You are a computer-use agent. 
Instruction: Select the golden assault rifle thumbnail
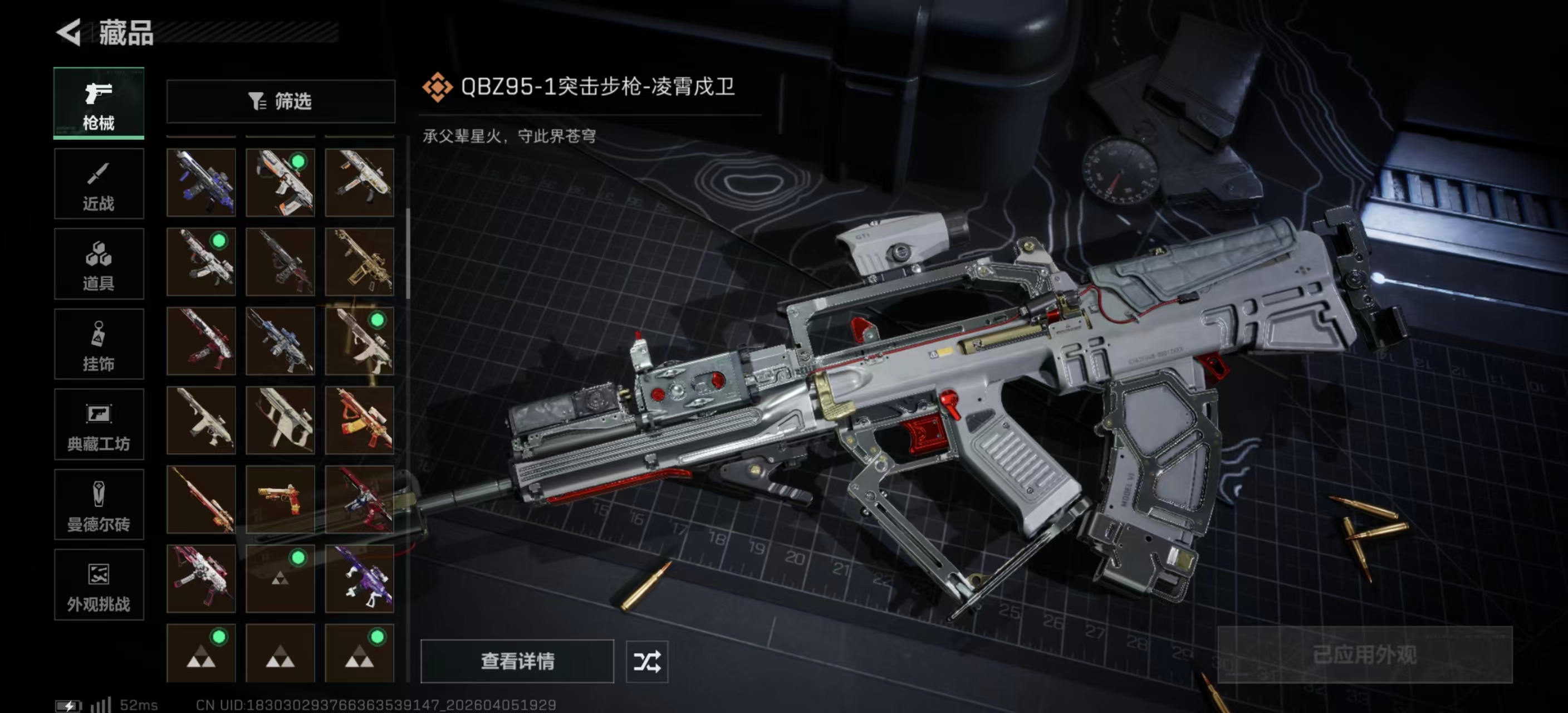[360, 262]
